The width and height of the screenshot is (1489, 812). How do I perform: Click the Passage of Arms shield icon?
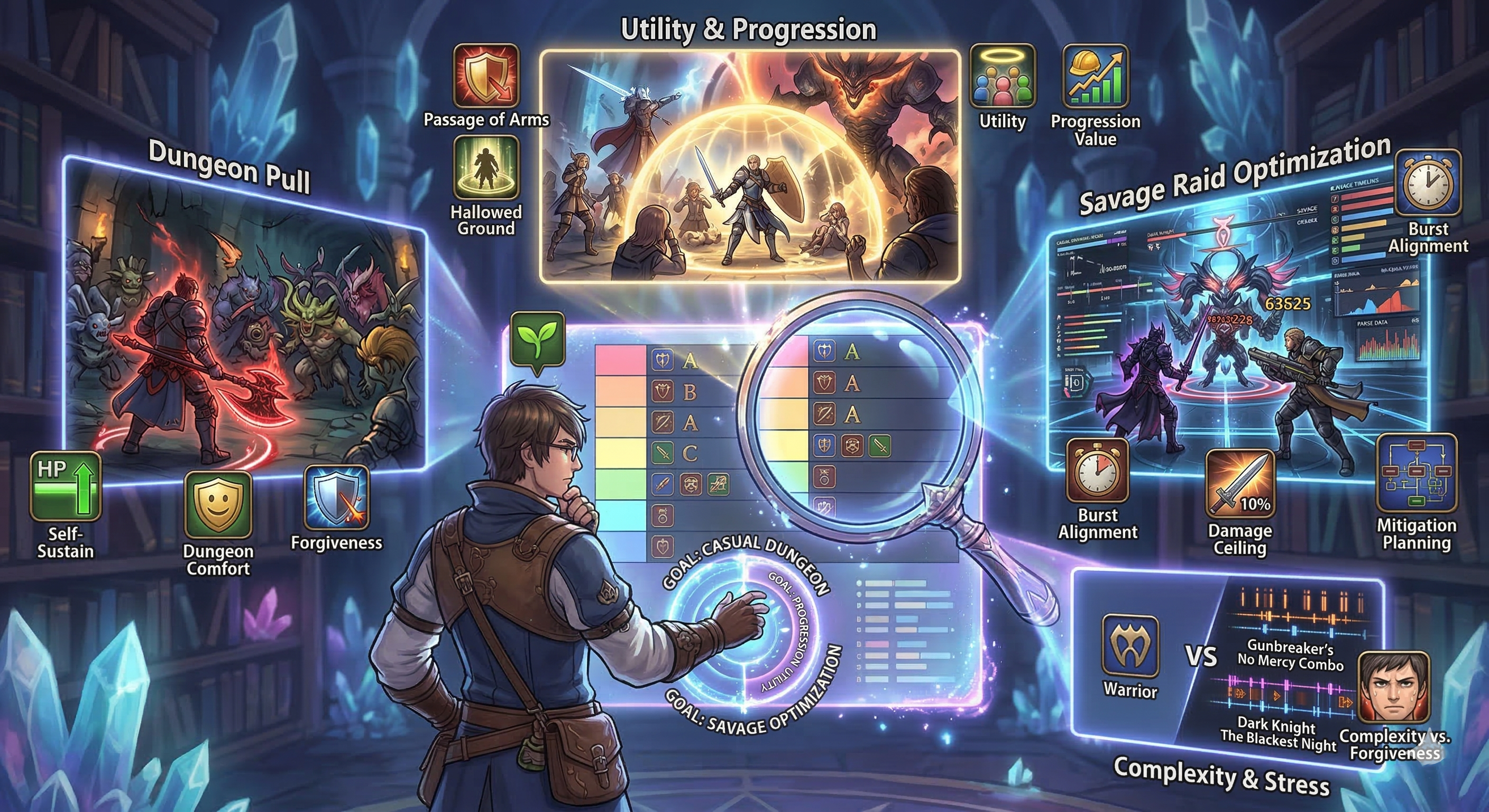486,76
